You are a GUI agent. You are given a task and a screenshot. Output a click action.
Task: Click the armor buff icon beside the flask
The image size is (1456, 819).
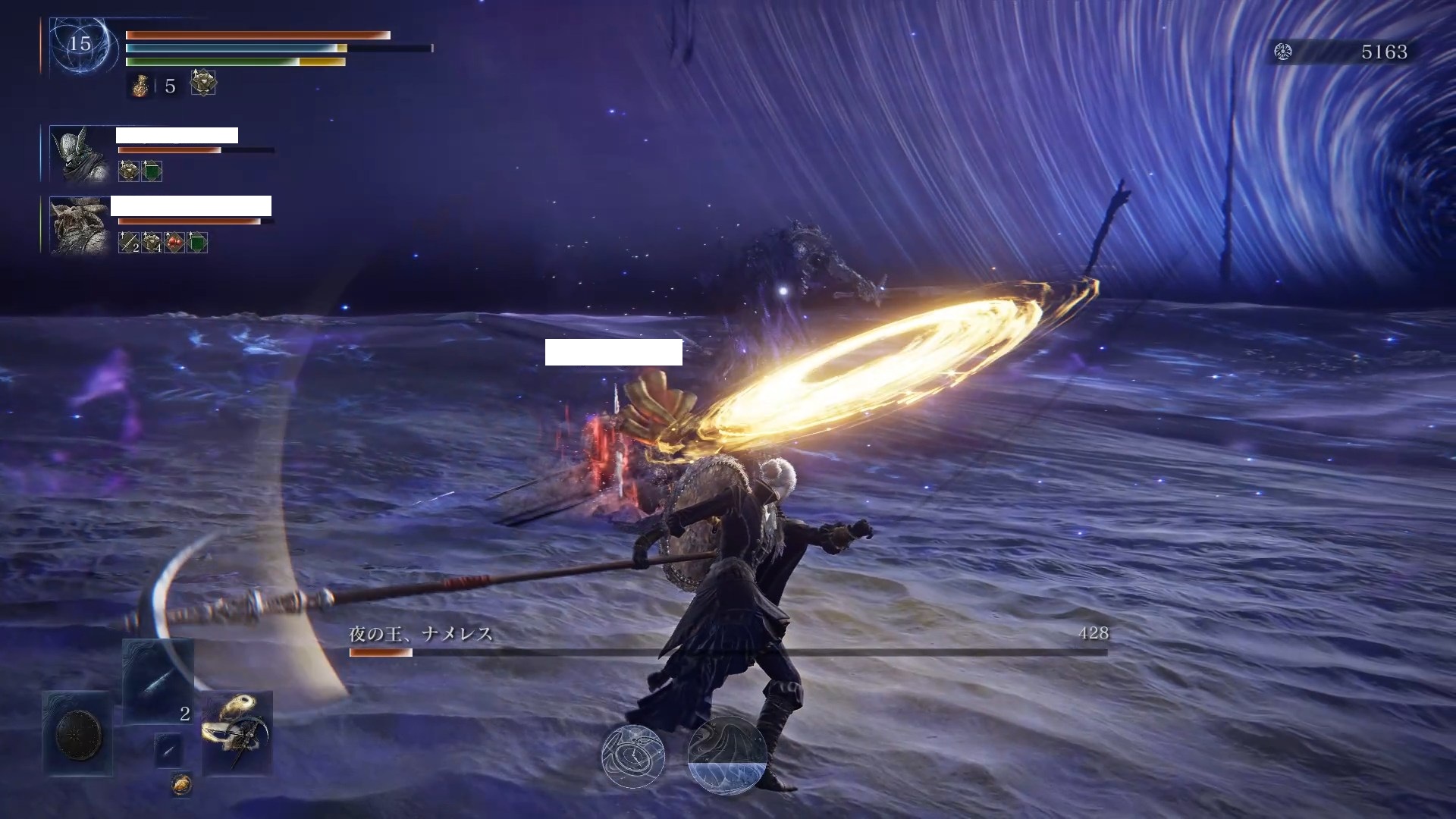(x=203, y=83)
